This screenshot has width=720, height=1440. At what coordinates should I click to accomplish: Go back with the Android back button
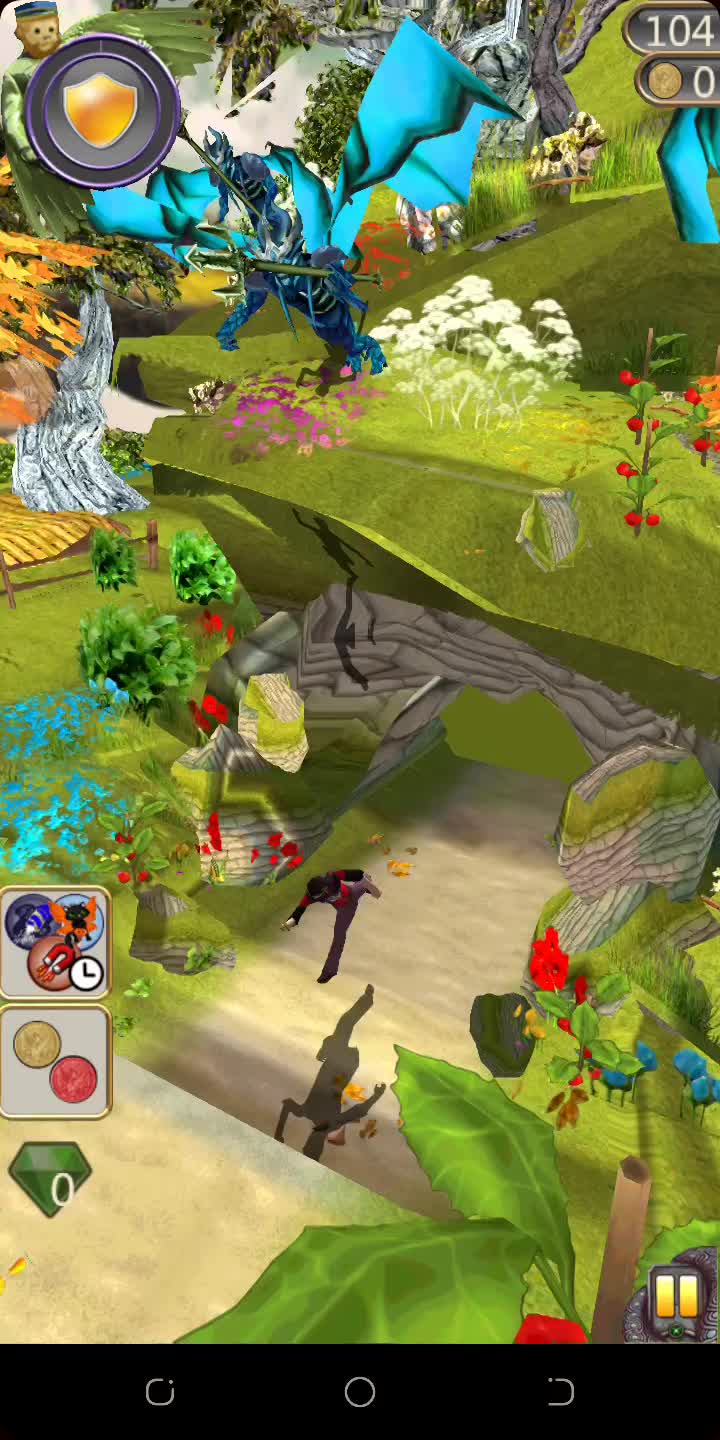coord(560,1391)
